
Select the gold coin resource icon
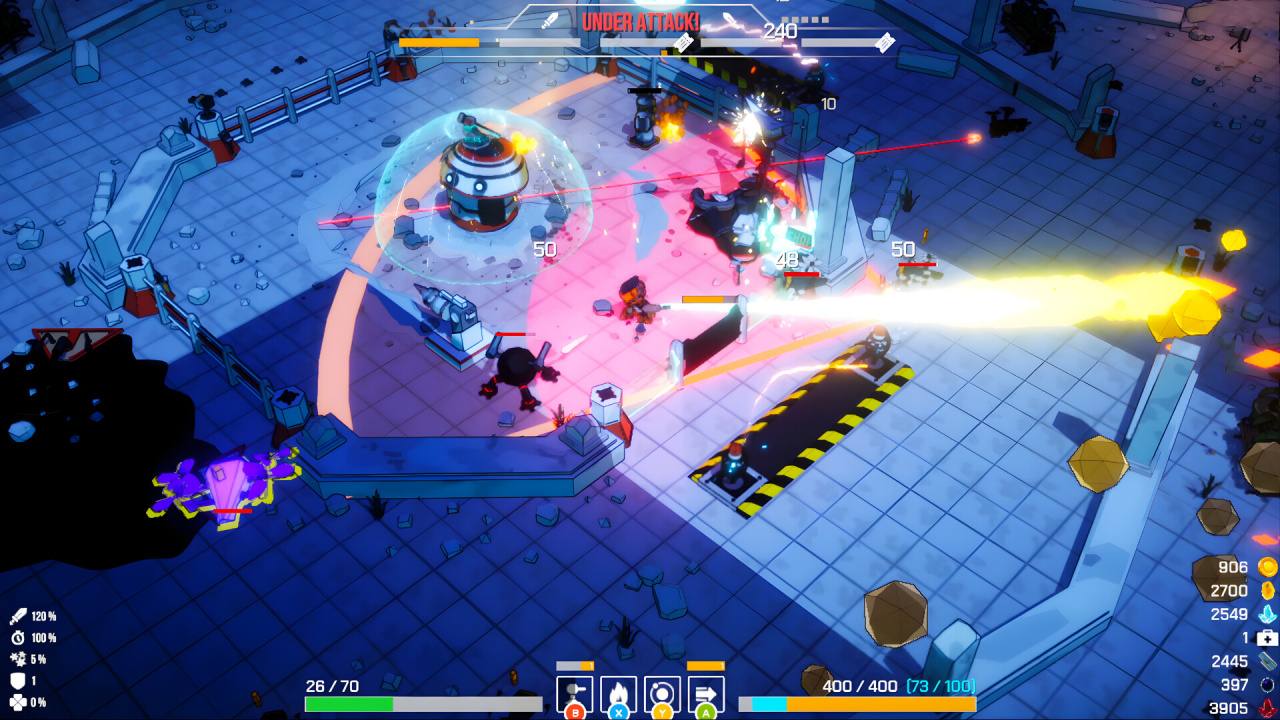1267,567
